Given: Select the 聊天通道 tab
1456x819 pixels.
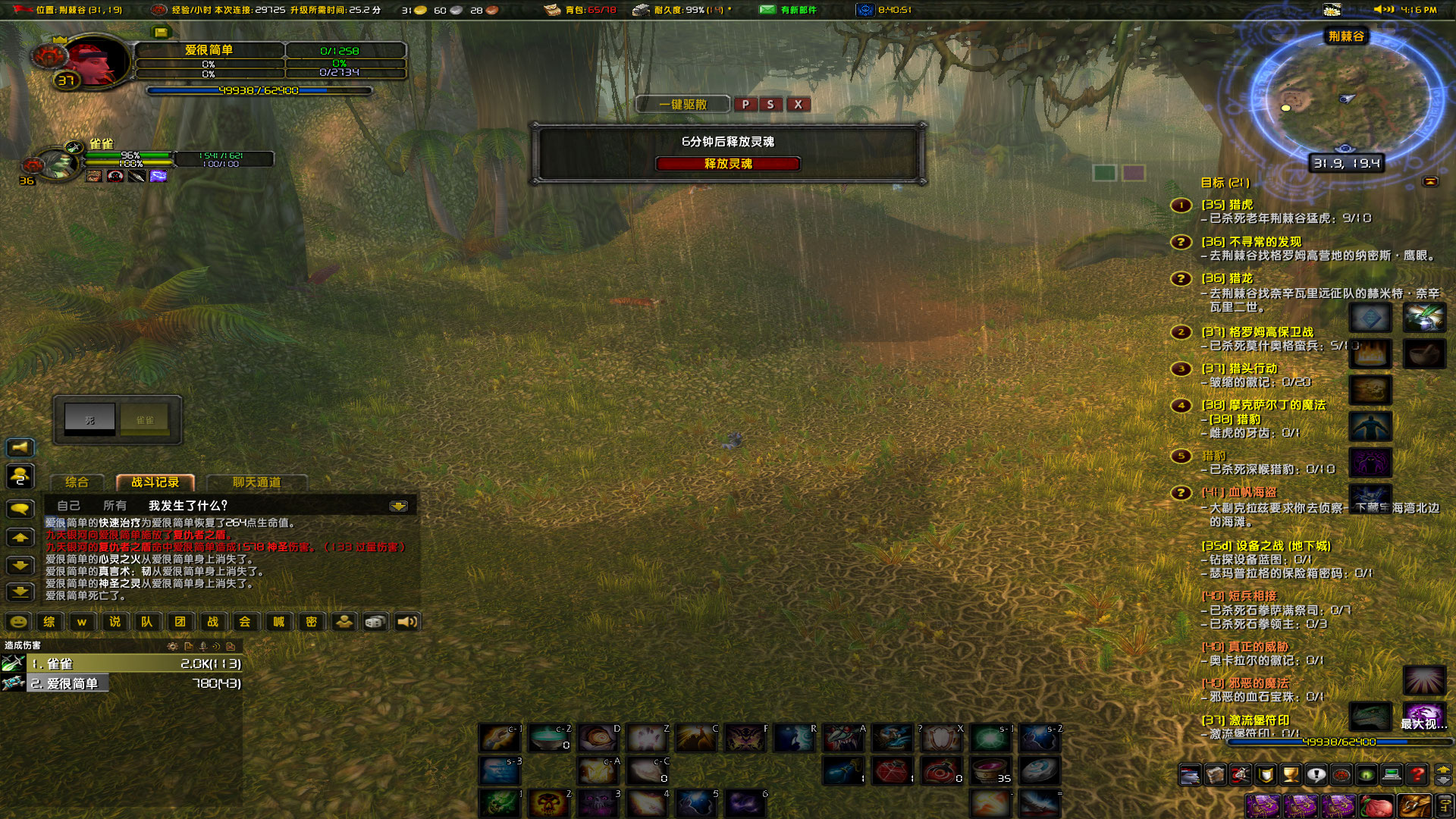Looking at the screenshot, I should coord(256,482).
